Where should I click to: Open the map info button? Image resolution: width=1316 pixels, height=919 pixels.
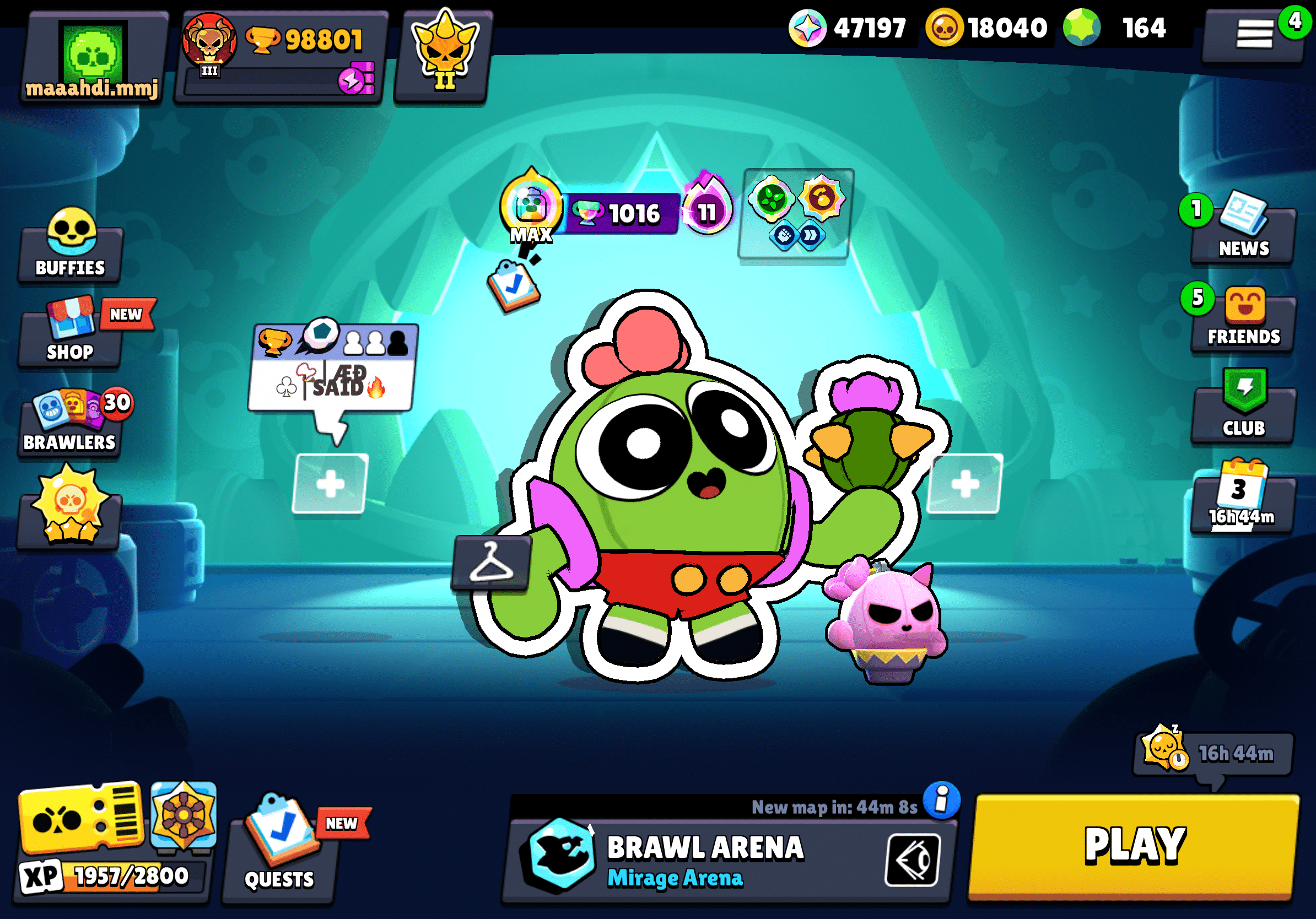pyautogui.click(x=941, y=799)
